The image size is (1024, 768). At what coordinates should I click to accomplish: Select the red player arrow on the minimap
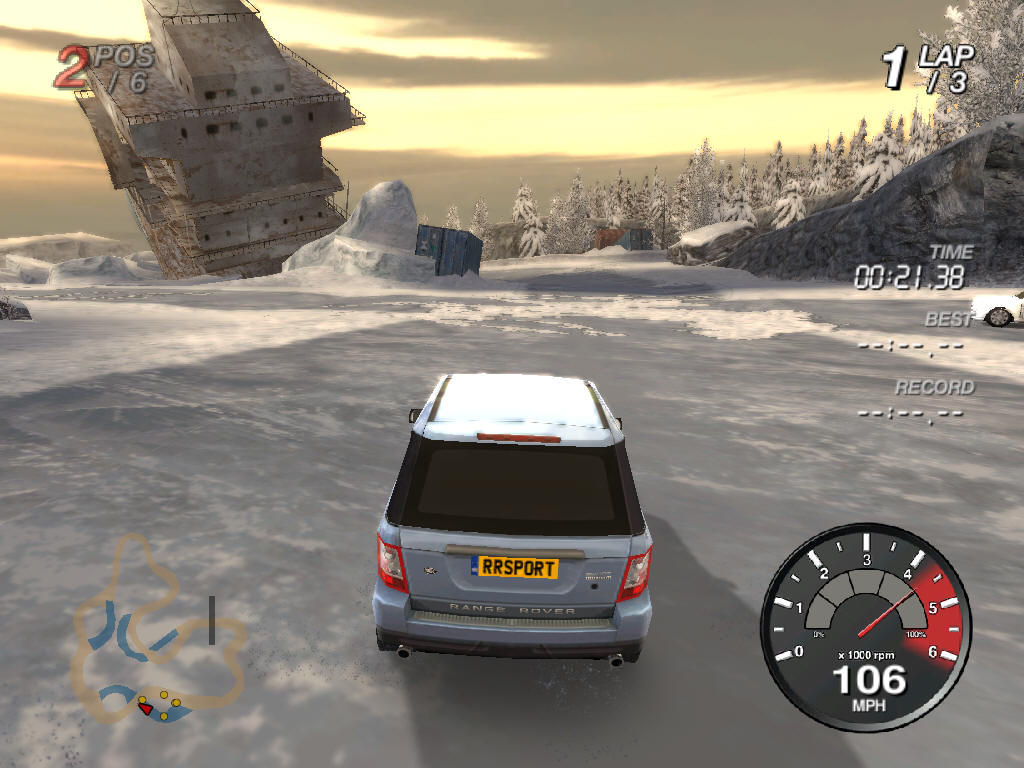click(x=146, y=709)
